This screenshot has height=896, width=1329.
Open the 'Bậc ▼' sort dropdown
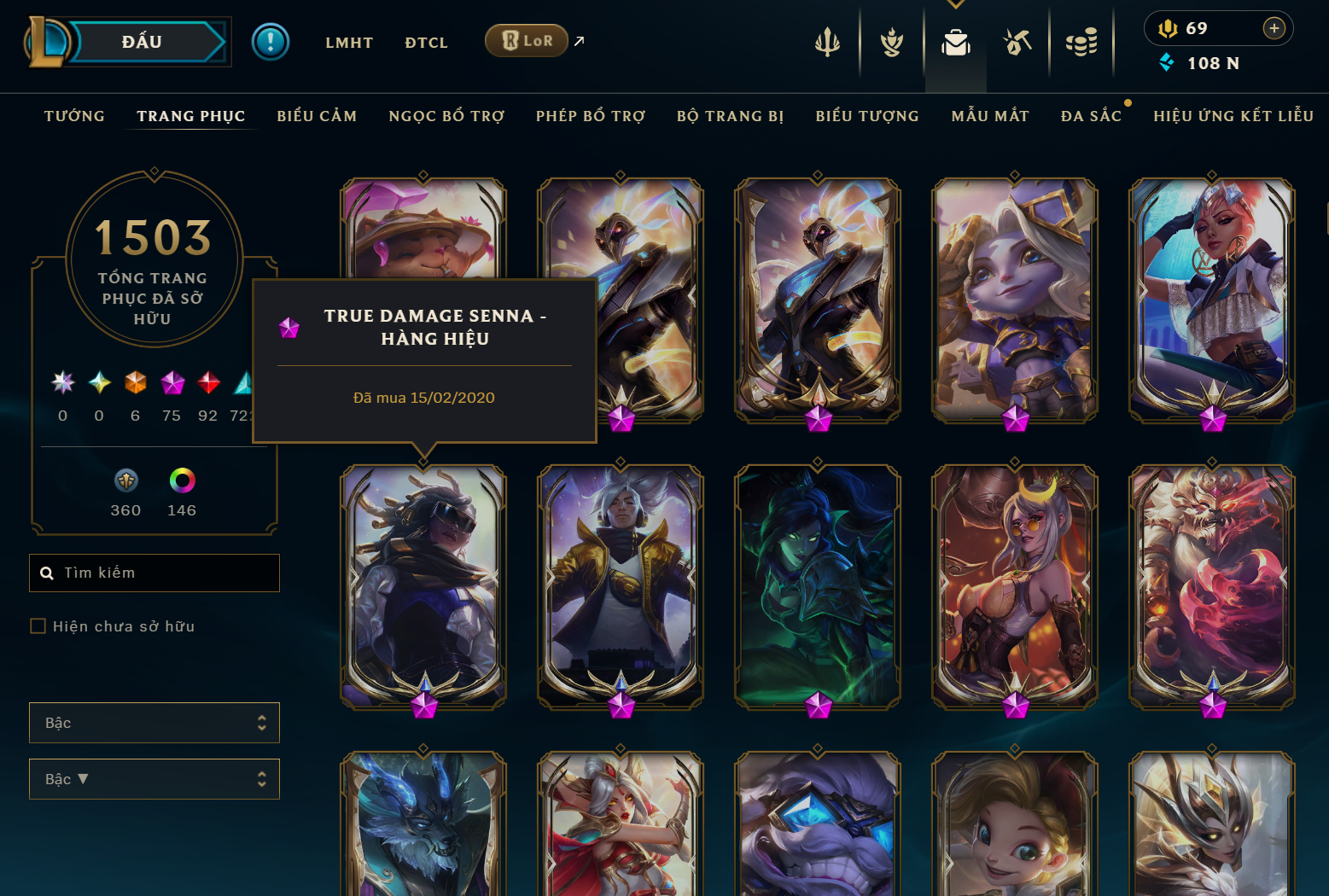point(154,779)
